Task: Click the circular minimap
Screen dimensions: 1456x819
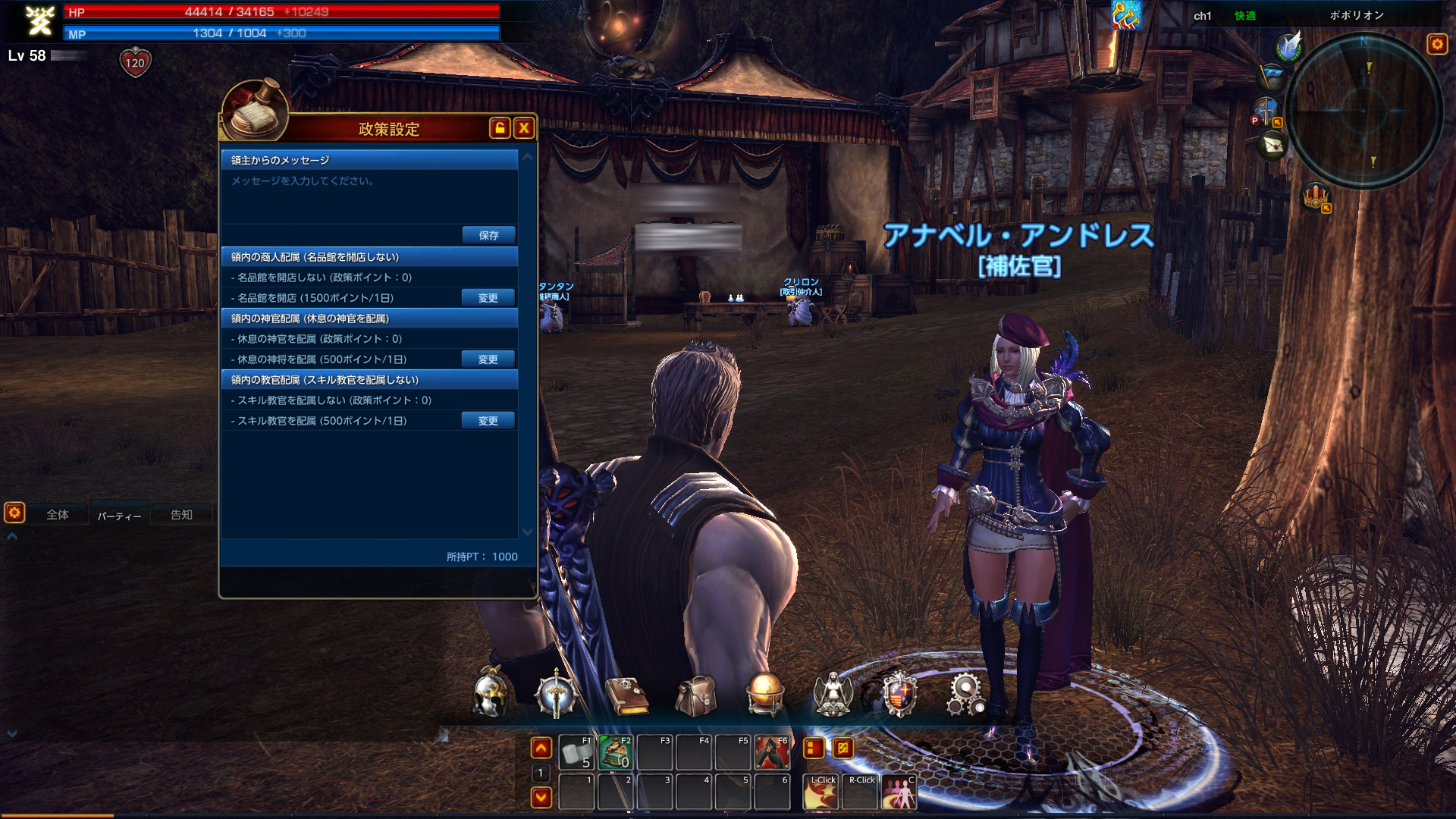Action: (1363, 111)
